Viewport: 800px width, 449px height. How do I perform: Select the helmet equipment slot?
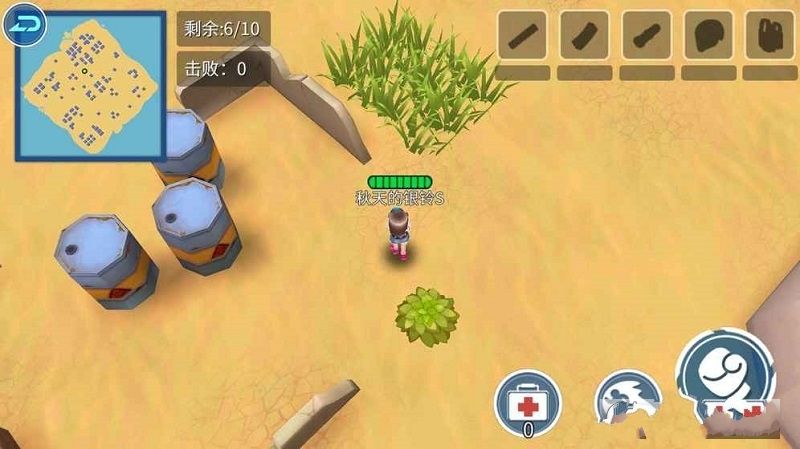coord(709,37)
